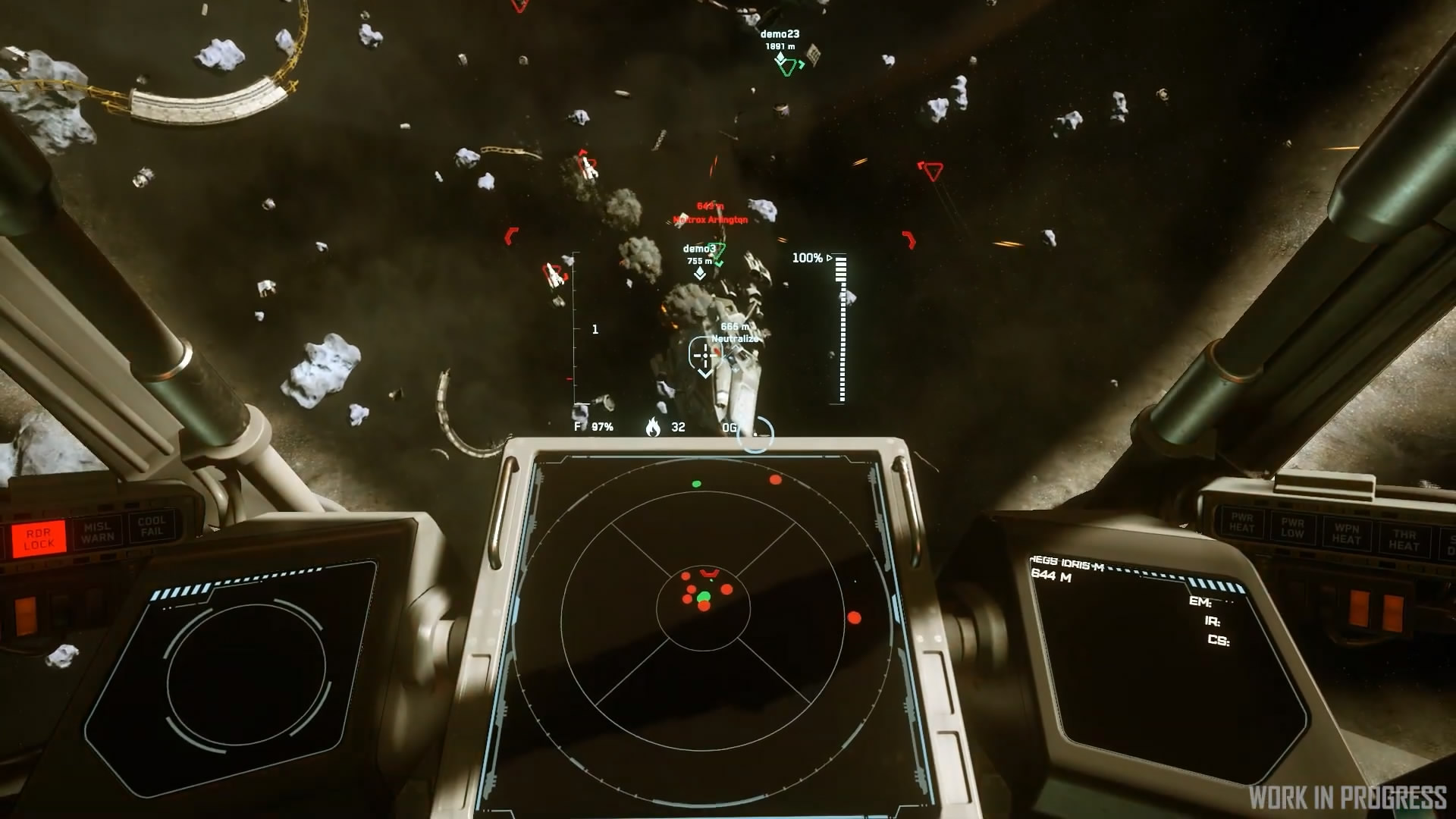
Task: Select the red hostile target name label
Action: click(711, 220)
